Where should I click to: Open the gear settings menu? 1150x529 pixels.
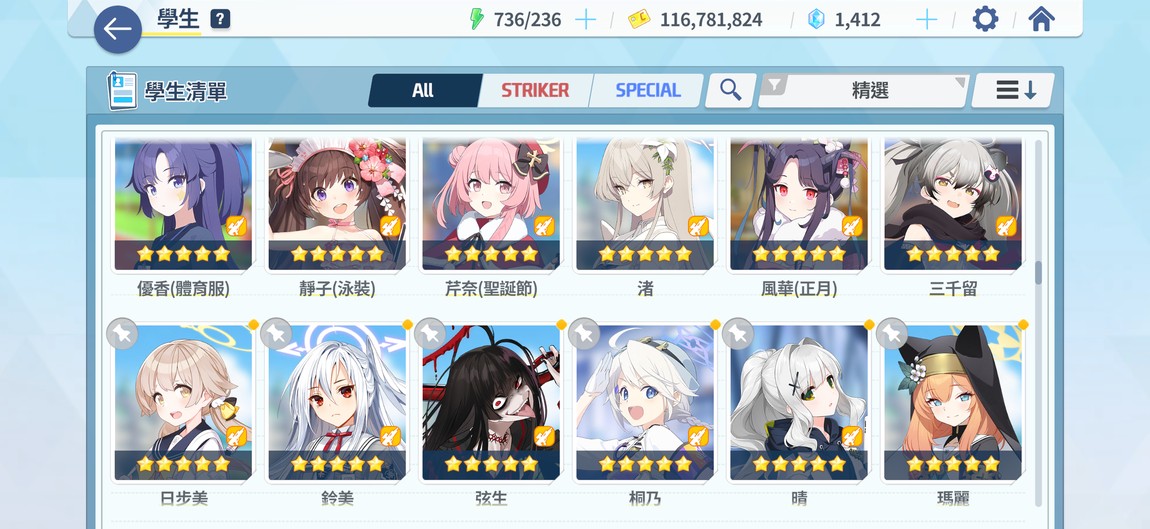tap(985, 20)
